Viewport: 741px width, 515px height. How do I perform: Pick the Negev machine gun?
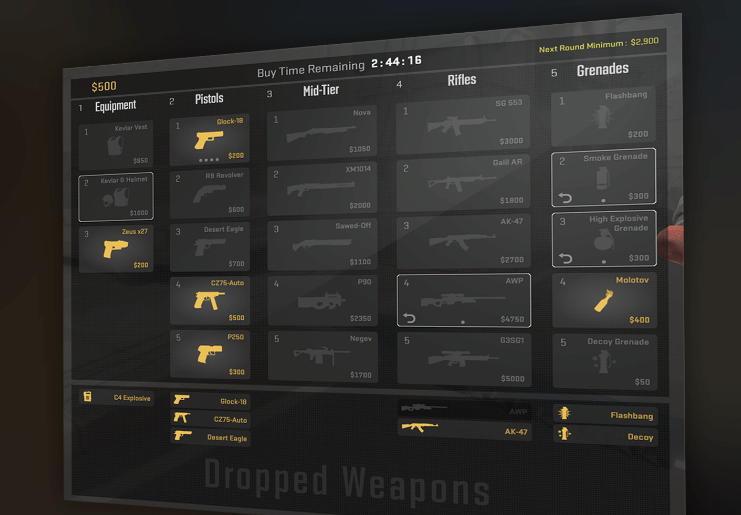coord(322,356)
